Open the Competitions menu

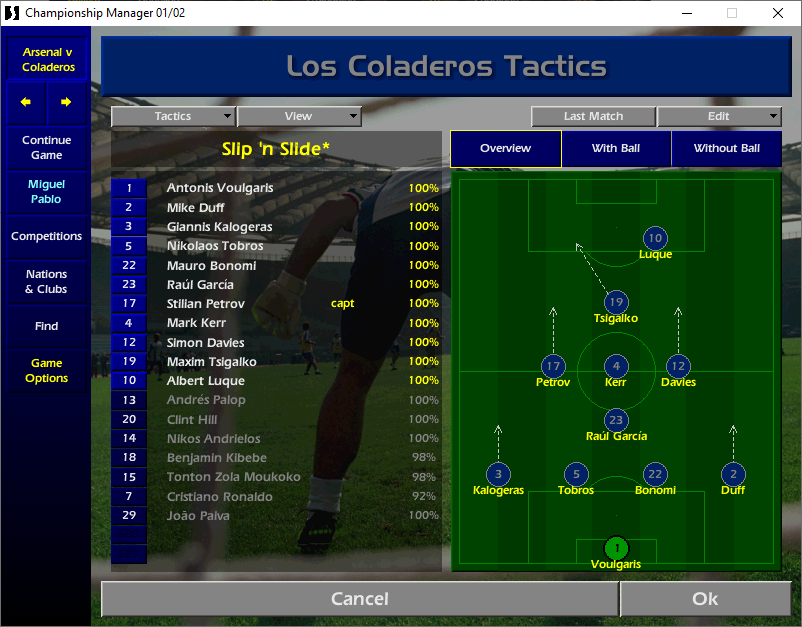[46, 237]
